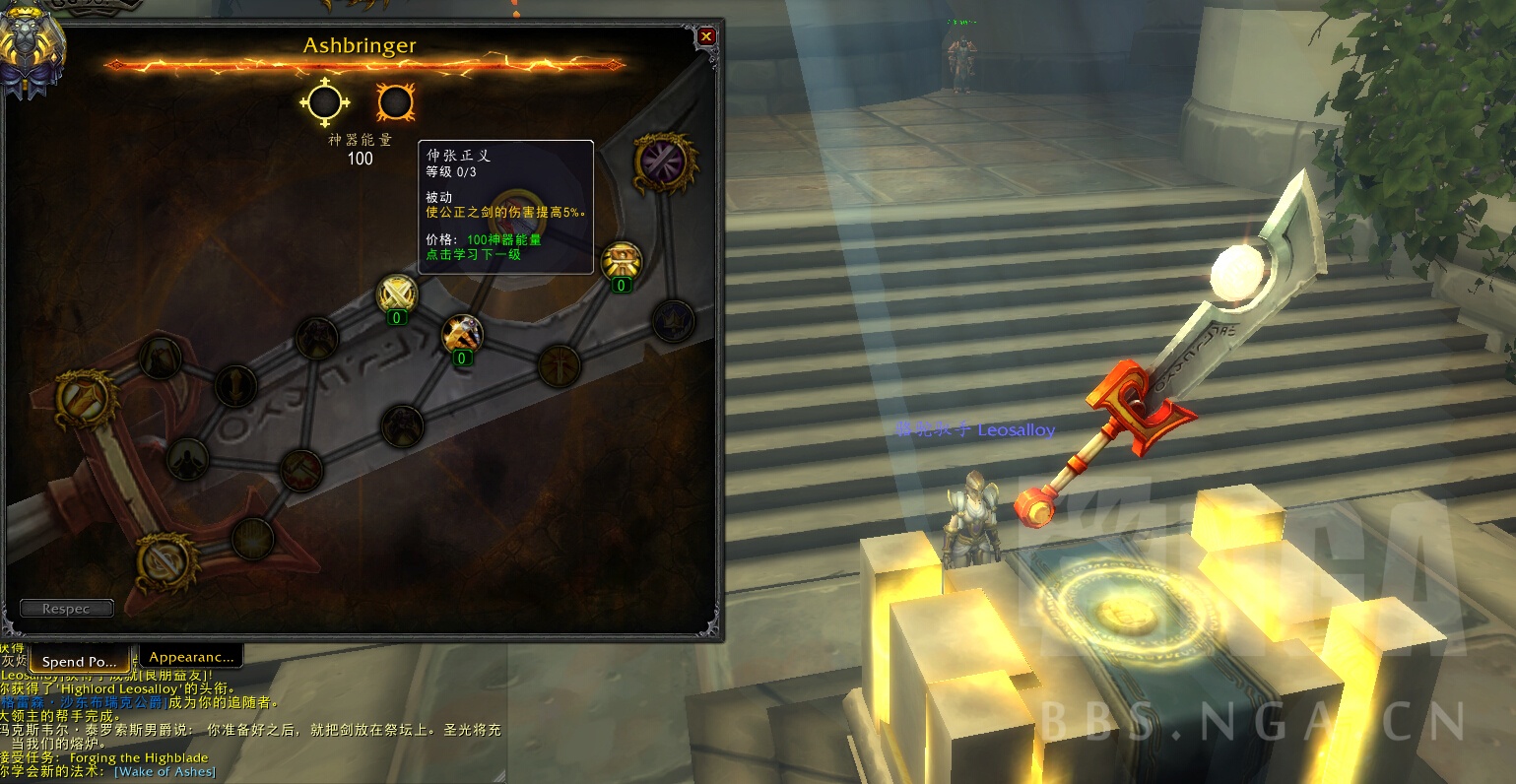The image size is (1516, 784).
Task: Learn the golden hammer trait
Action: point(461,334)
